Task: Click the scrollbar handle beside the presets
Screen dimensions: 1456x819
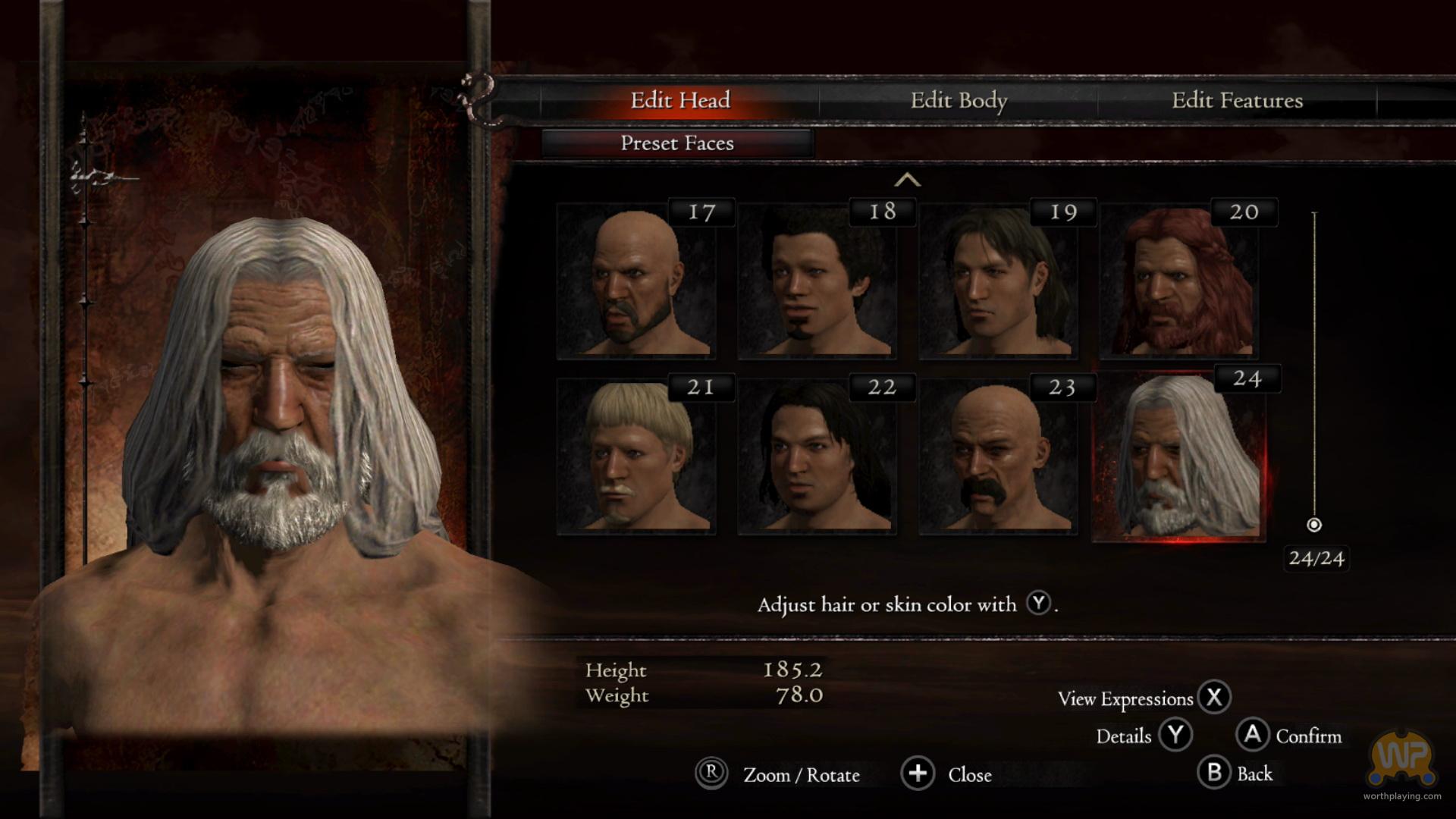Action: pyautogui.click(x=1314, y=525)
